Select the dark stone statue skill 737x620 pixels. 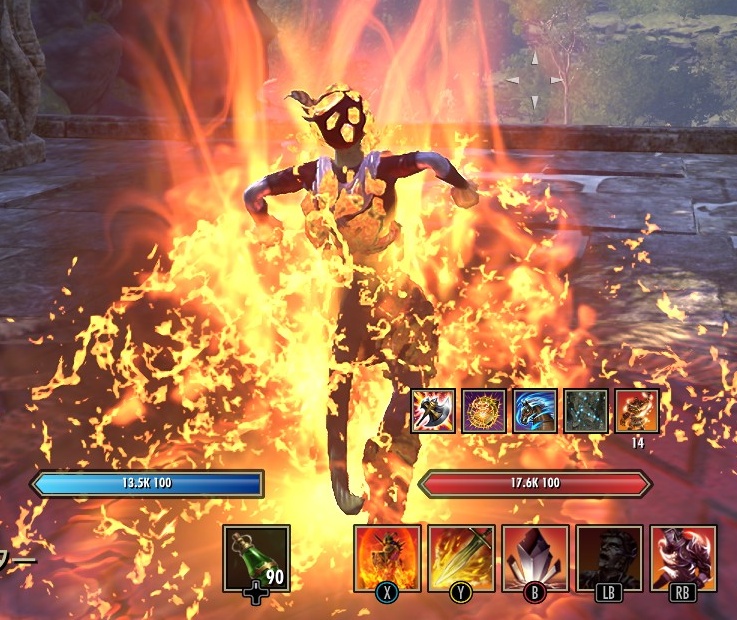click(x=609, y=557)
